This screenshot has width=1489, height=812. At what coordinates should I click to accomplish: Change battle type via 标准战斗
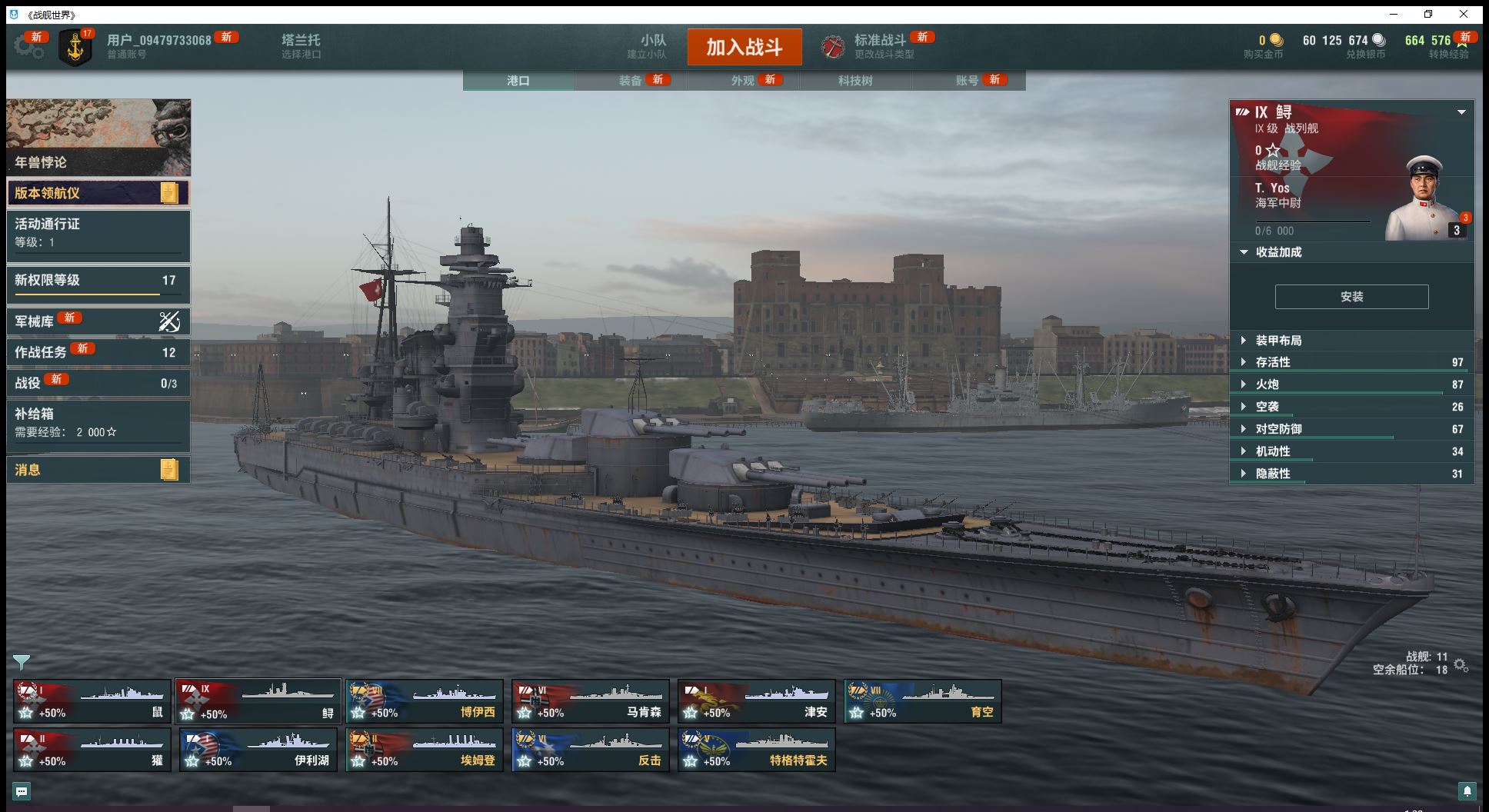click(880, 46)
